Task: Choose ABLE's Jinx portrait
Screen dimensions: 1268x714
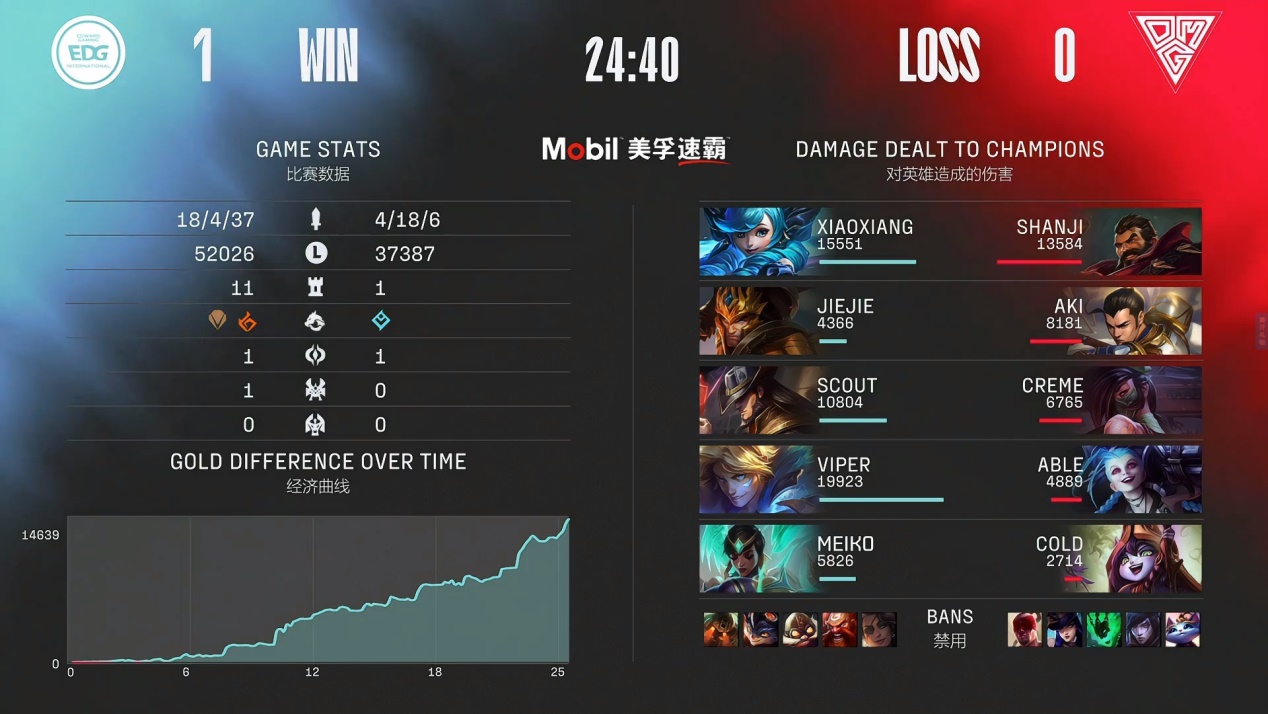Action: coord(1144,480)
